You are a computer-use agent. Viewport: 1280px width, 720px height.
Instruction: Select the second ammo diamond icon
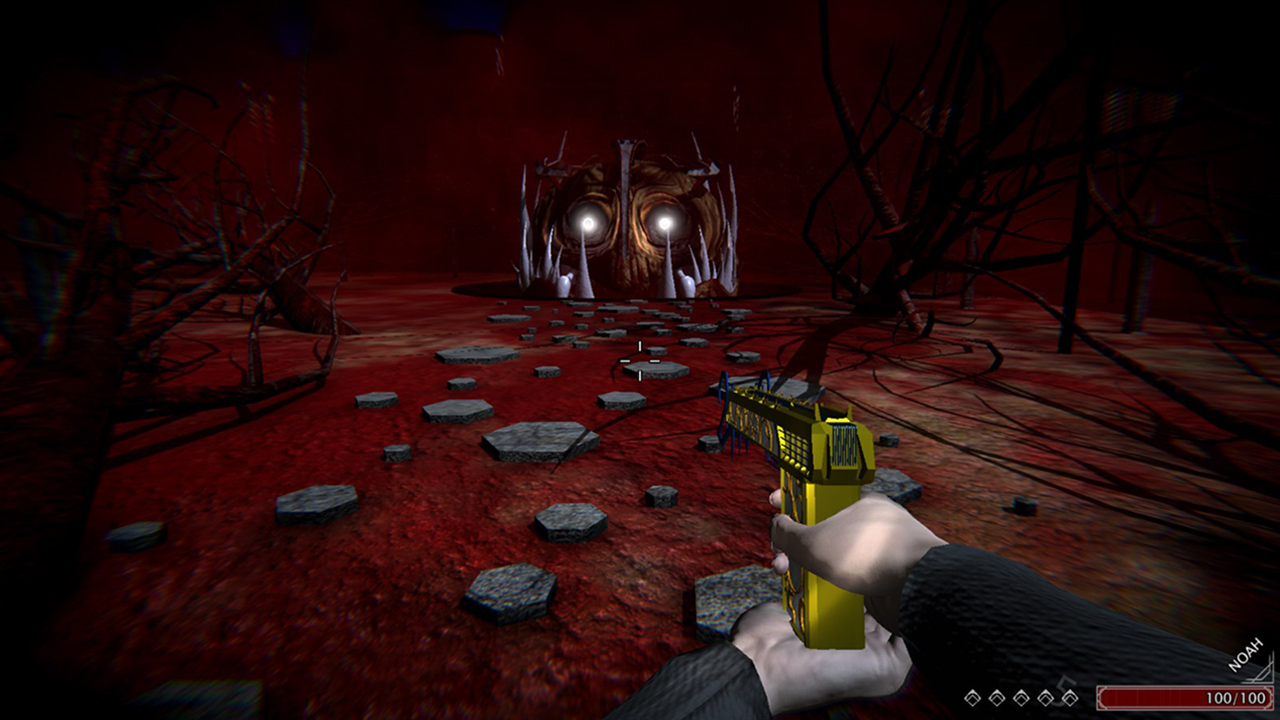[996, 697]
